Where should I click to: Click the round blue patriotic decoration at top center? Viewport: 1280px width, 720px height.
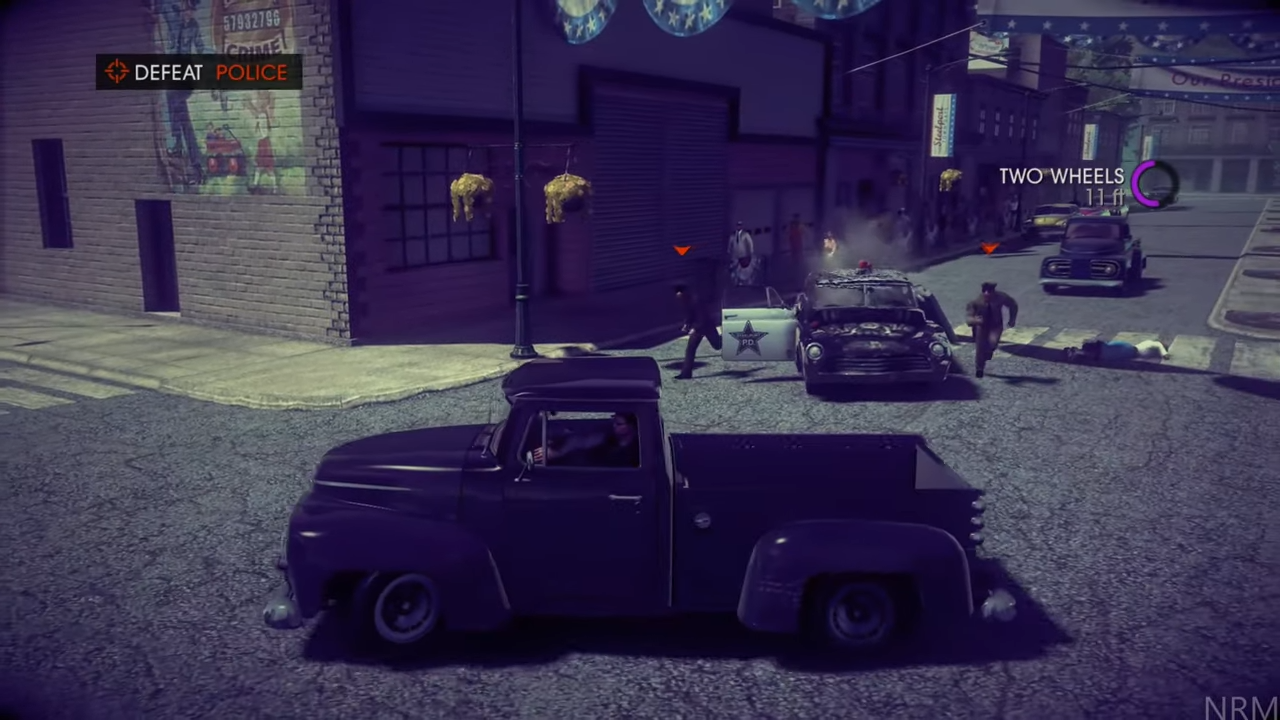coord(680,15)
